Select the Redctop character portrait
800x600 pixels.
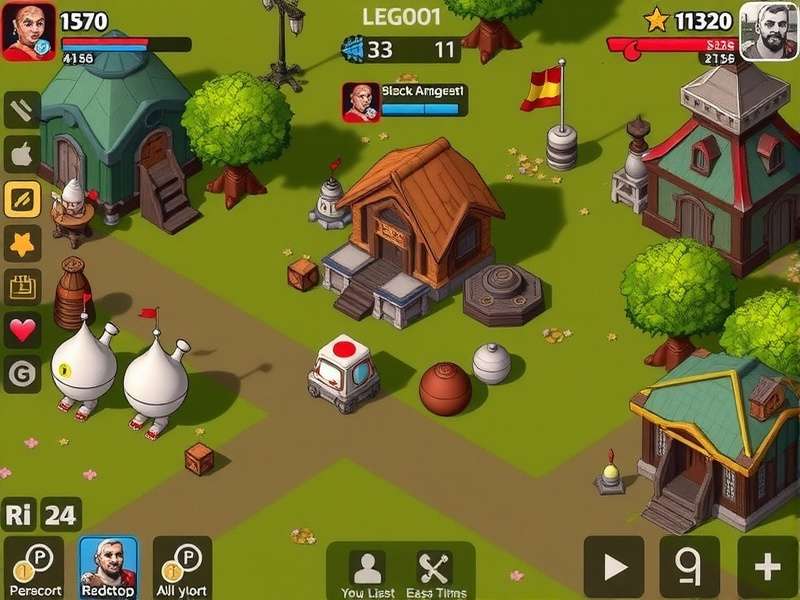click(x=108, y=567)
